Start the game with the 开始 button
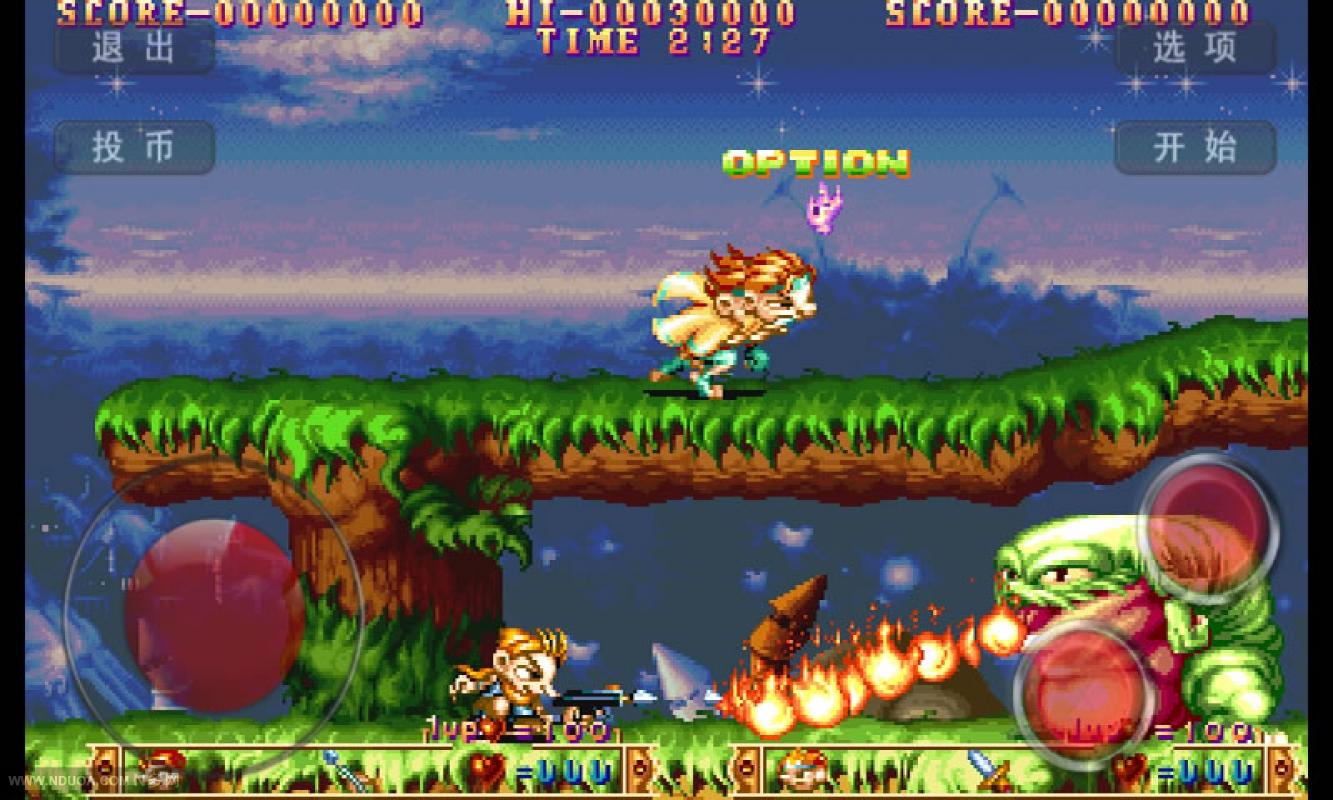Image resolution: width=1333 pixels, height=800 pixels. tap(1195, 148)
